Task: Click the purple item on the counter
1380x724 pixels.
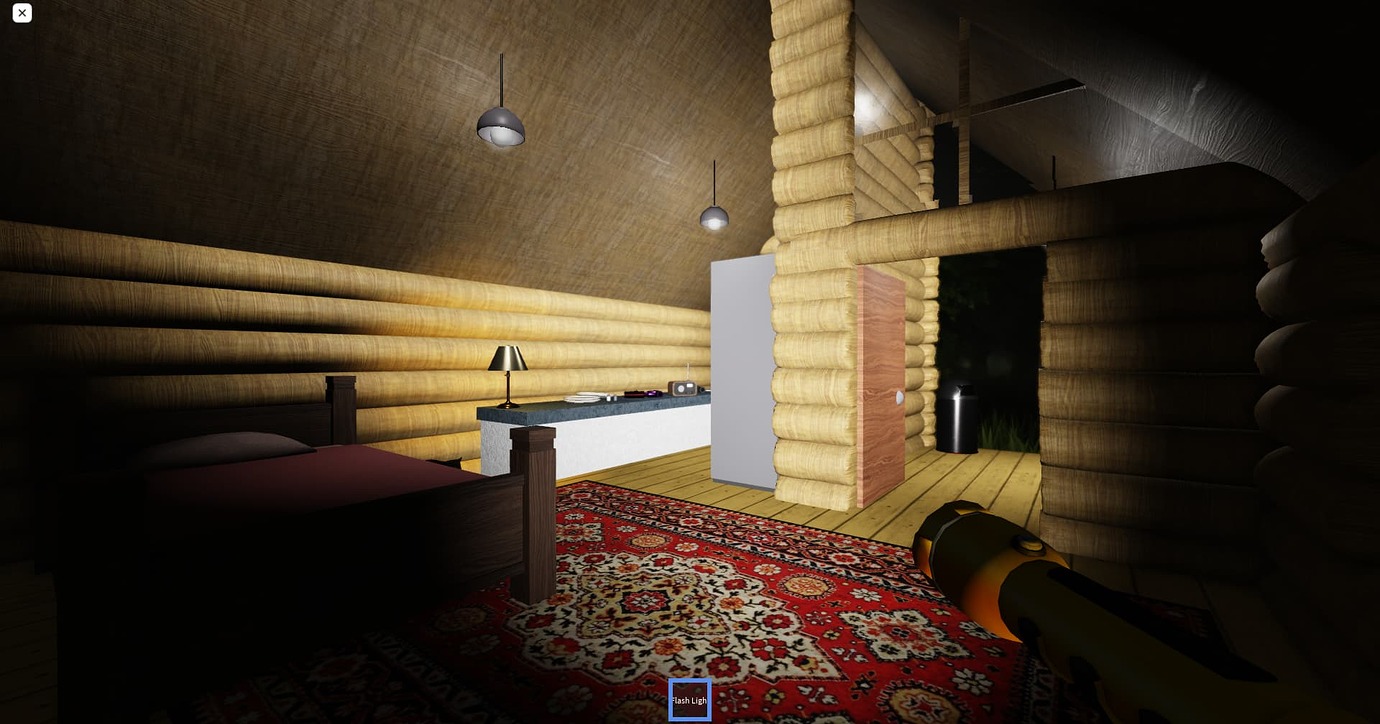Action: coord(653,393)
